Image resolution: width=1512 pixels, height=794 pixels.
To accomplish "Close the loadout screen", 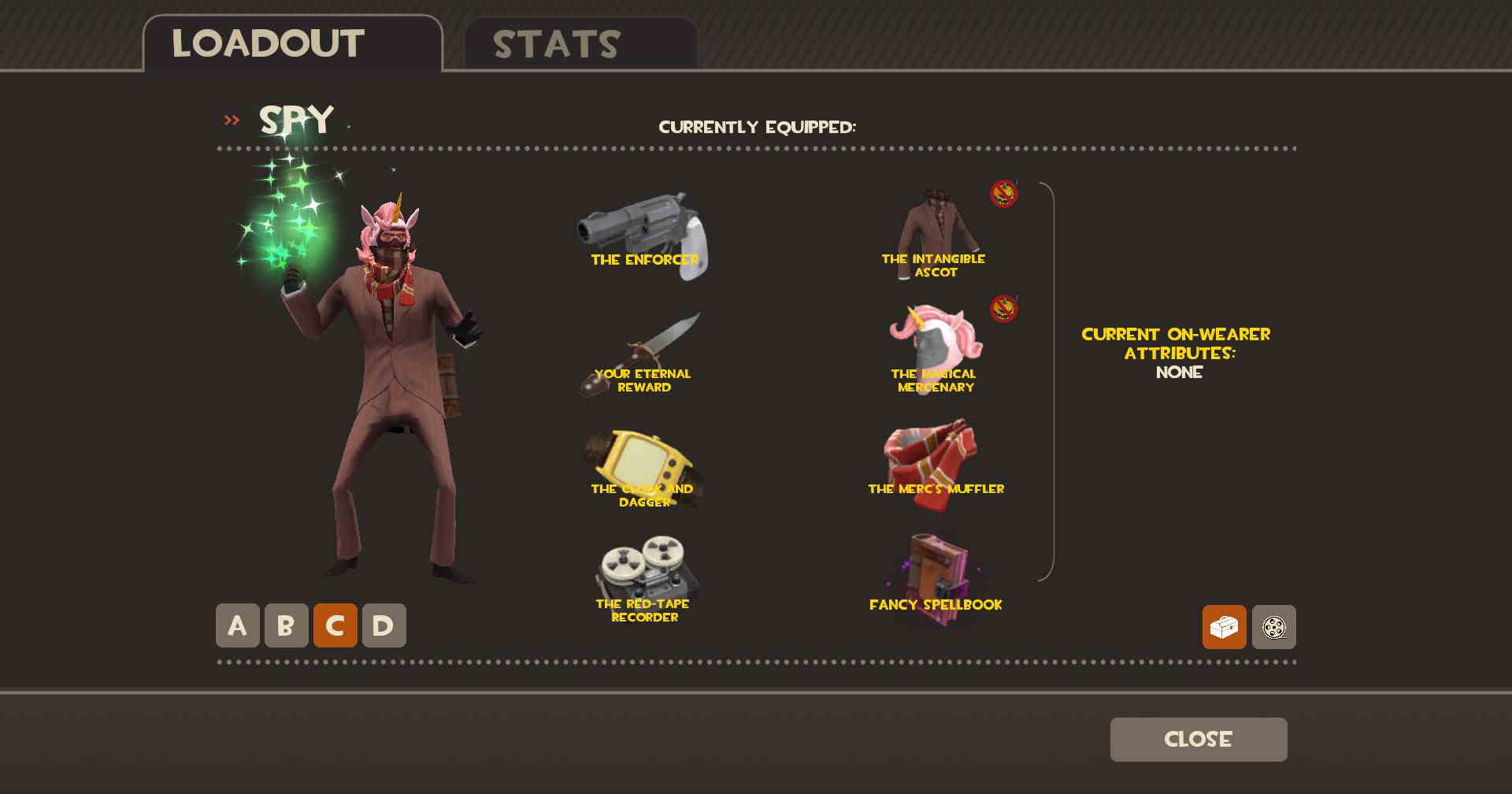I will [1198, 739].
